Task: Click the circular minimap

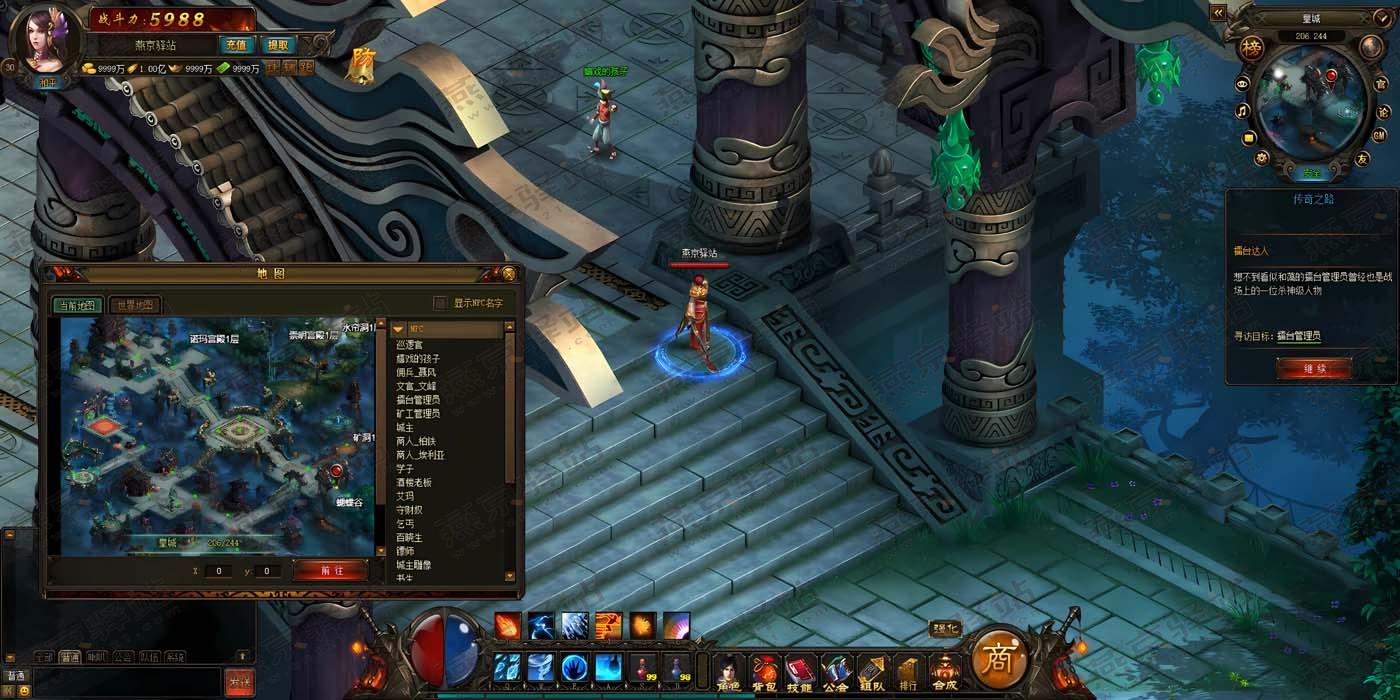Action: (1311, 104)
